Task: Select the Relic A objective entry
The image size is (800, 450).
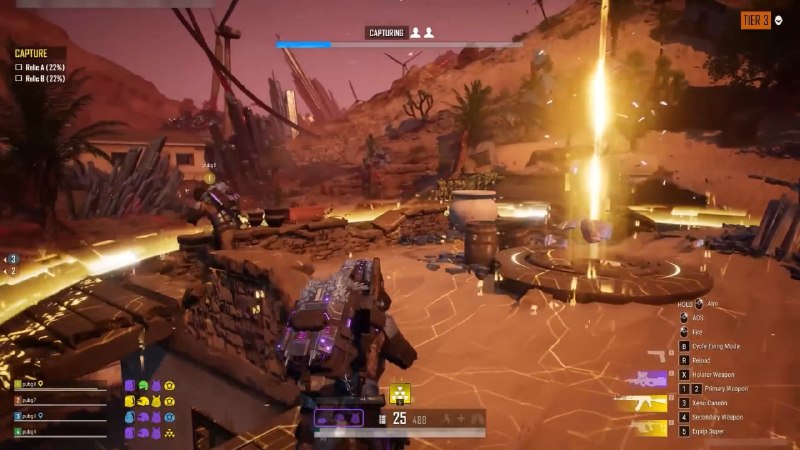Action: click(40, 67)
